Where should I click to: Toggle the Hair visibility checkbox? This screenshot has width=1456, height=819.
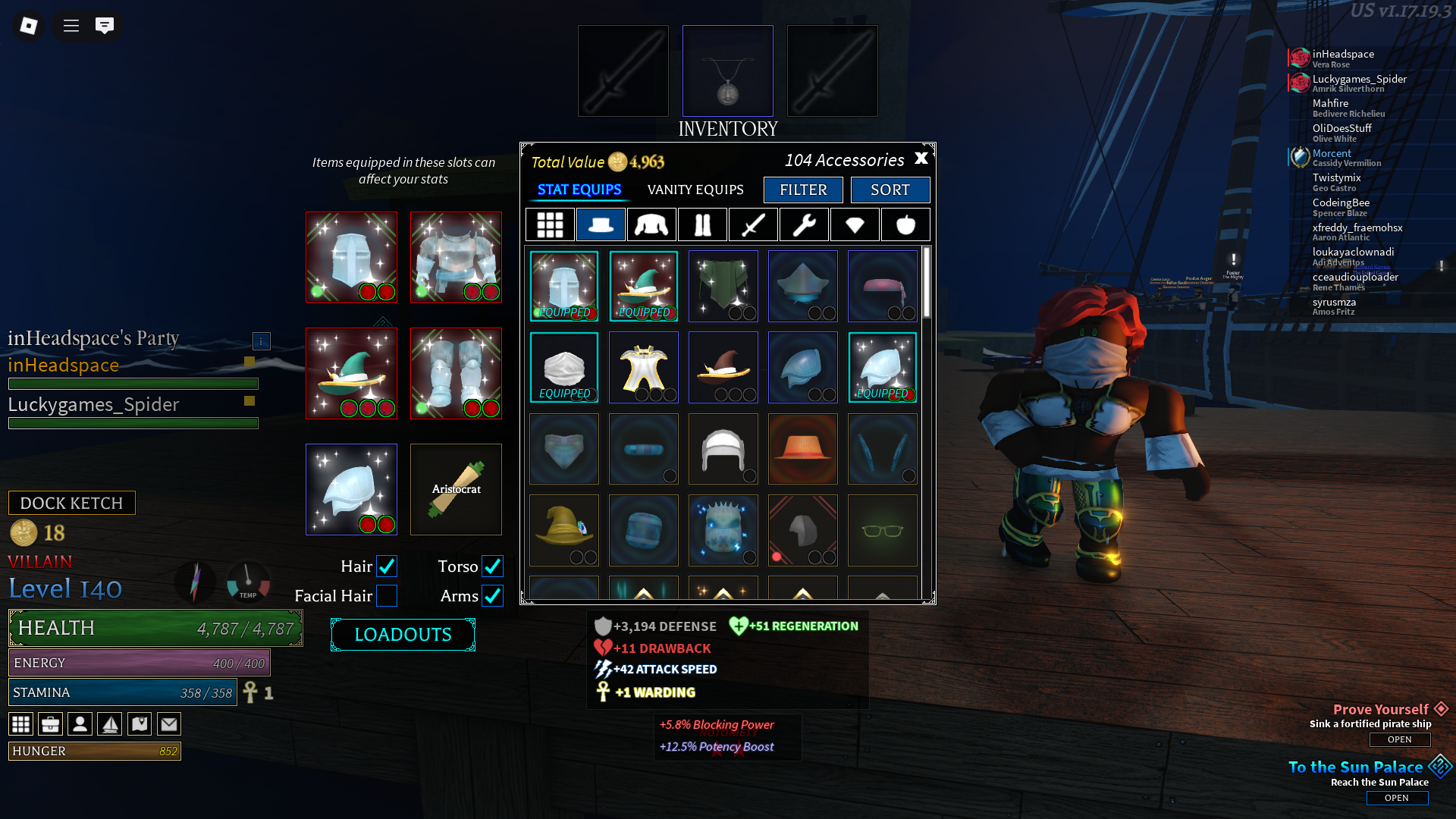tap(387, 566)
